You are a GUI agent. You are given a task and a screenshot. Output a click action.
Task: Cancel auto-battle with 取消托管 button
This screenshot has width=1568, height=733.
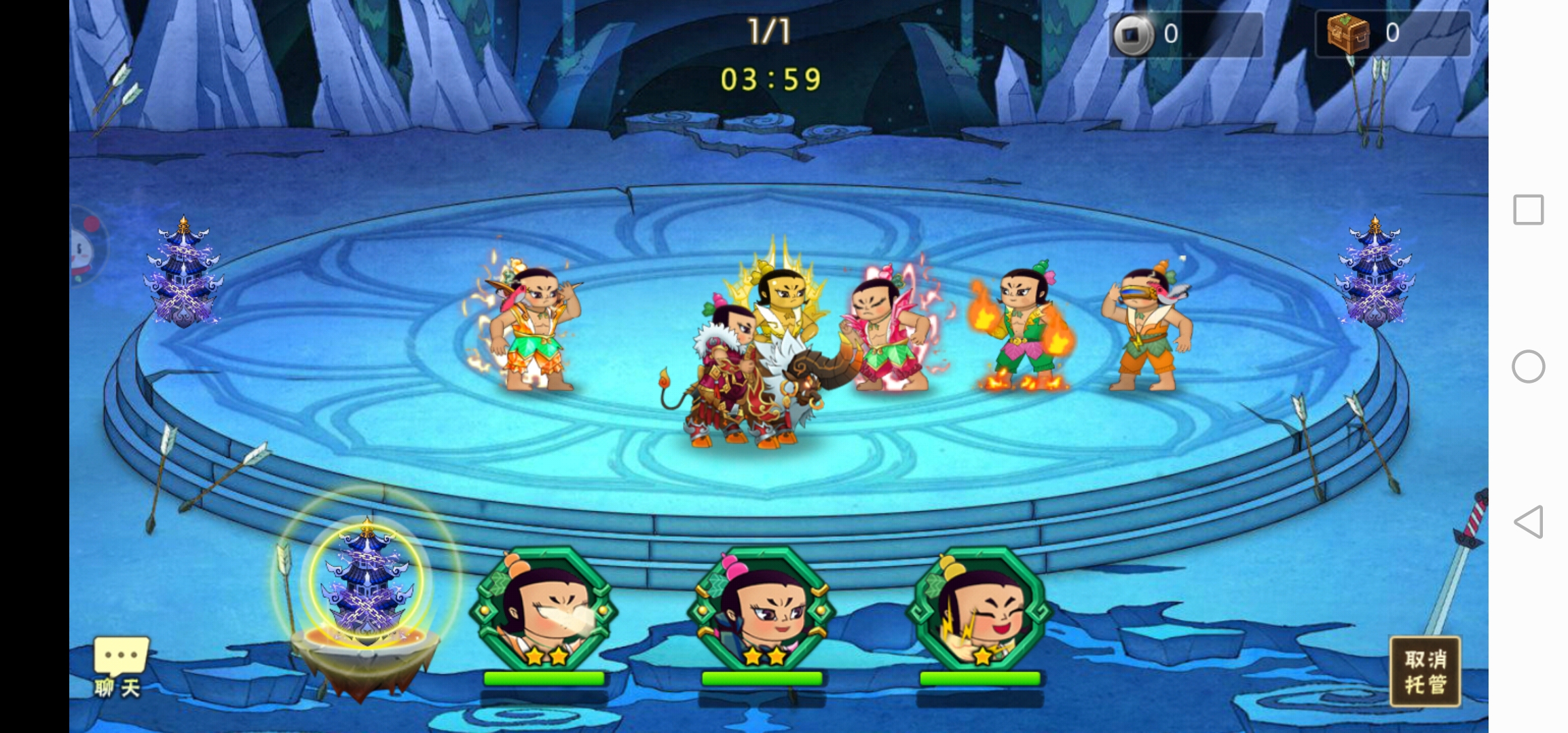(1425, 671)
